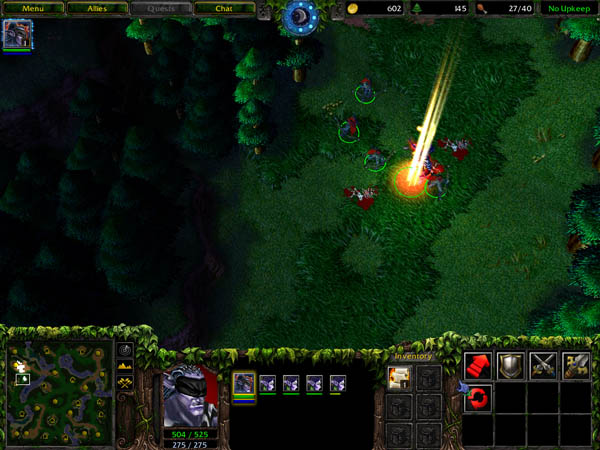The width and height of the screenshot is (600, 450).
Task: Activate the red swirl ability icon
Action: [x=478, y=399]
